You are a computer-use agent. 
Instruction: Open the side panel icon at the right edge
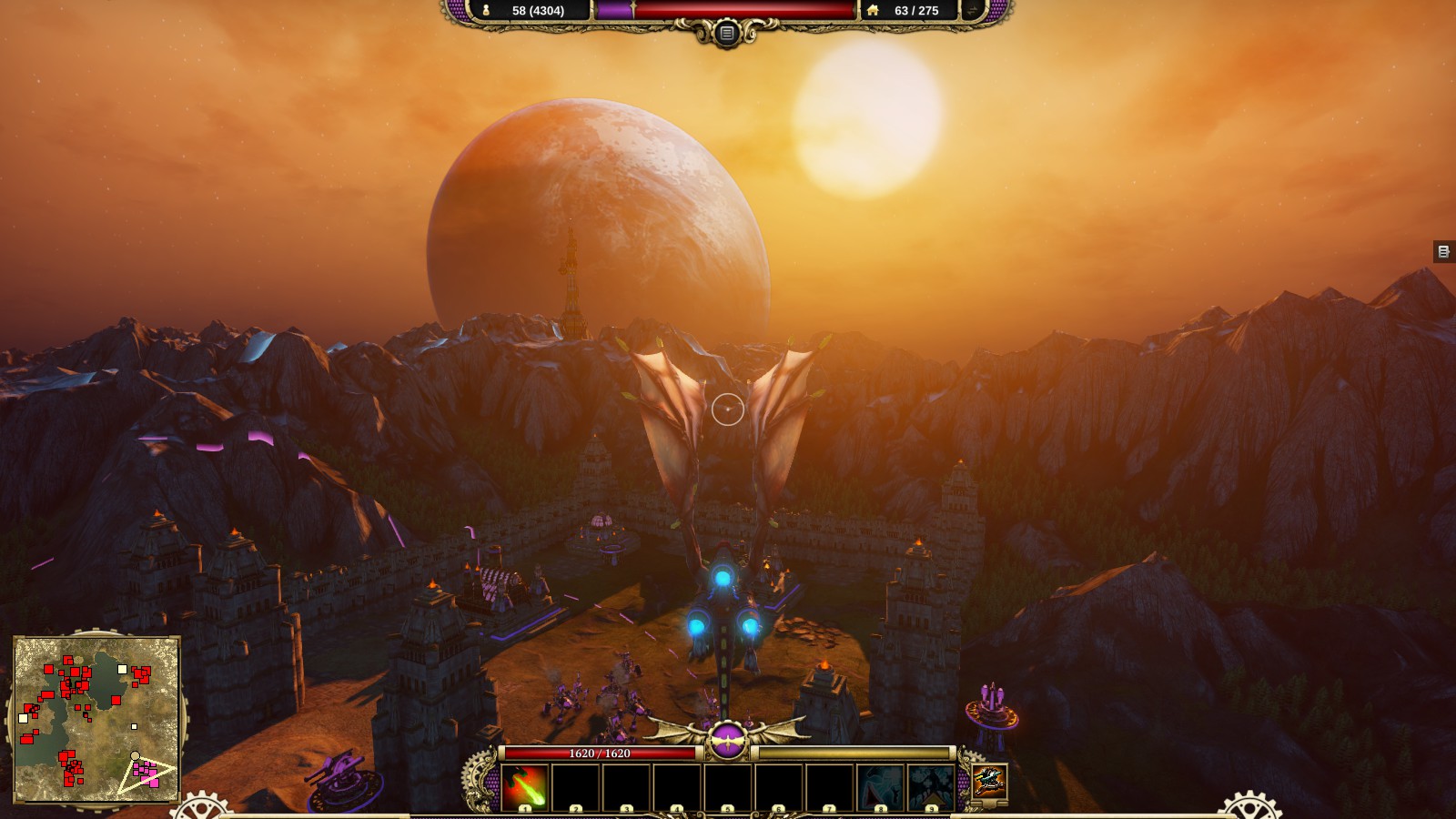click(1443, 251)
